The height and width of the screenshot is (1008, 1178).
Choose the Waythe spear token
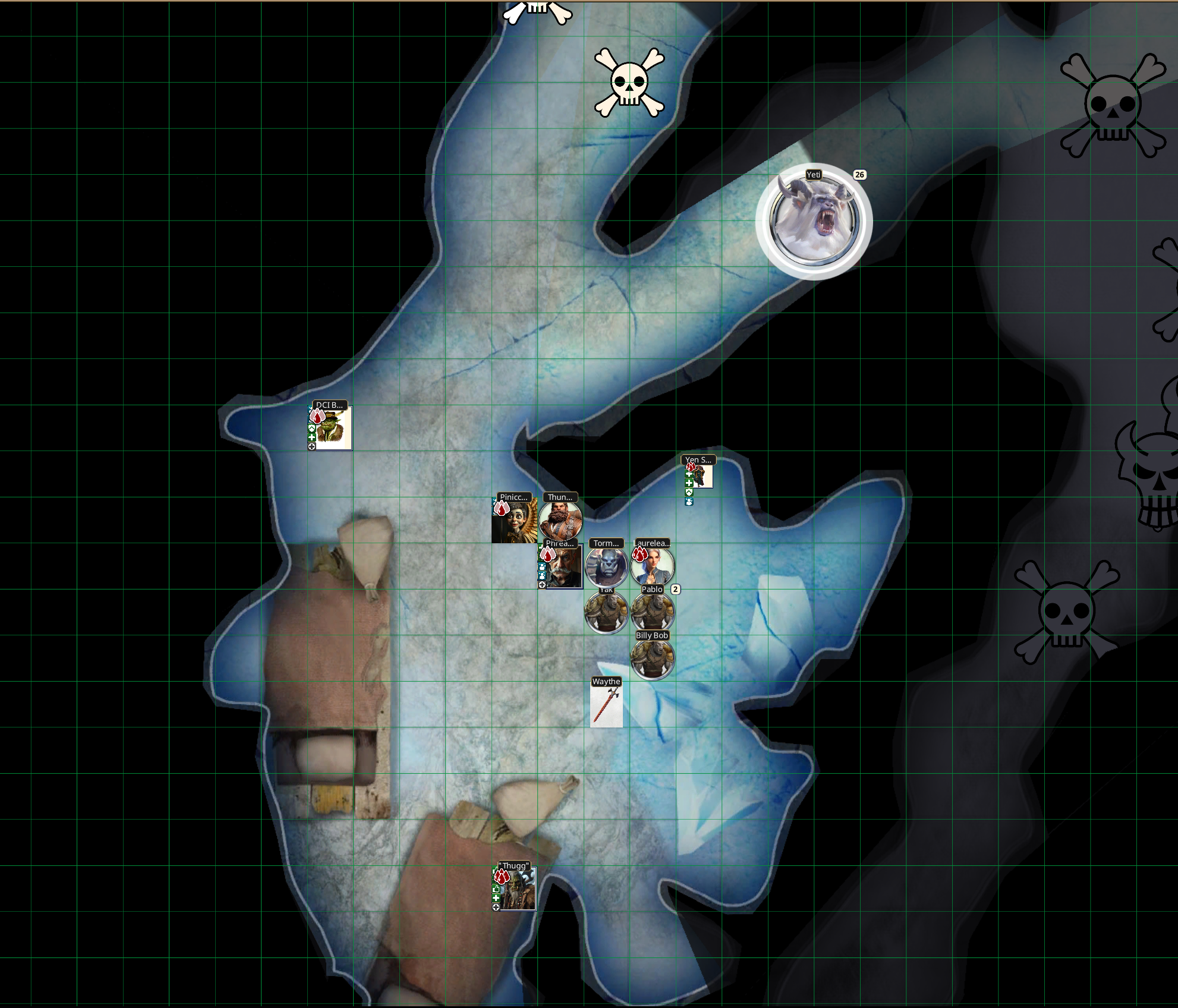[606, 705]
